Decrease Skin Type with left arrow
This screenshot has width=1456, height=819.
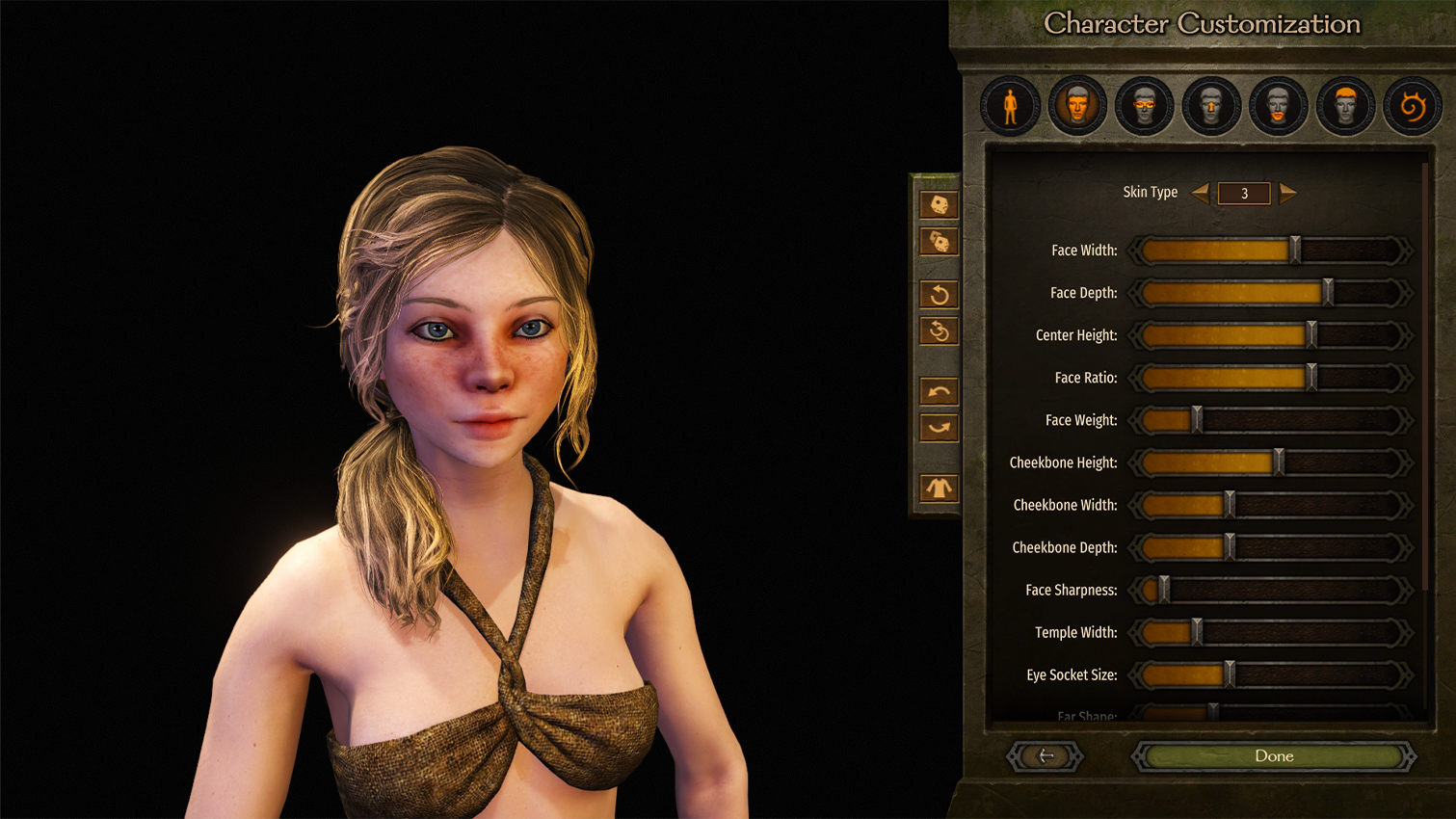(x=1201, y=193)
